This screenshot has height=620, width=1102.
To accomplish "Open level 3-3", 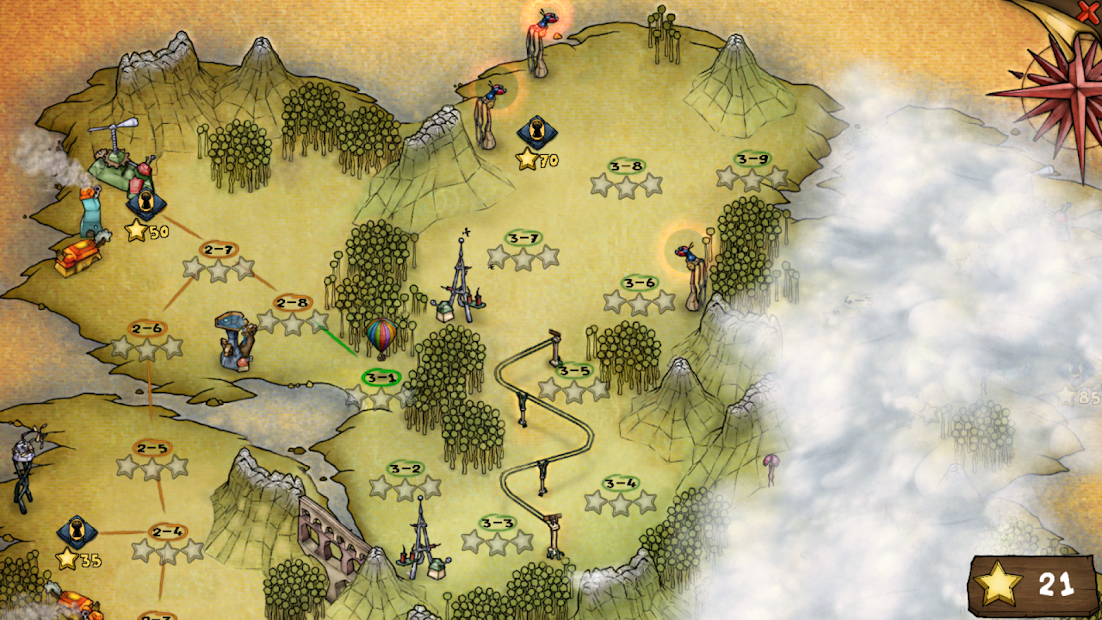I will (497, 523).
